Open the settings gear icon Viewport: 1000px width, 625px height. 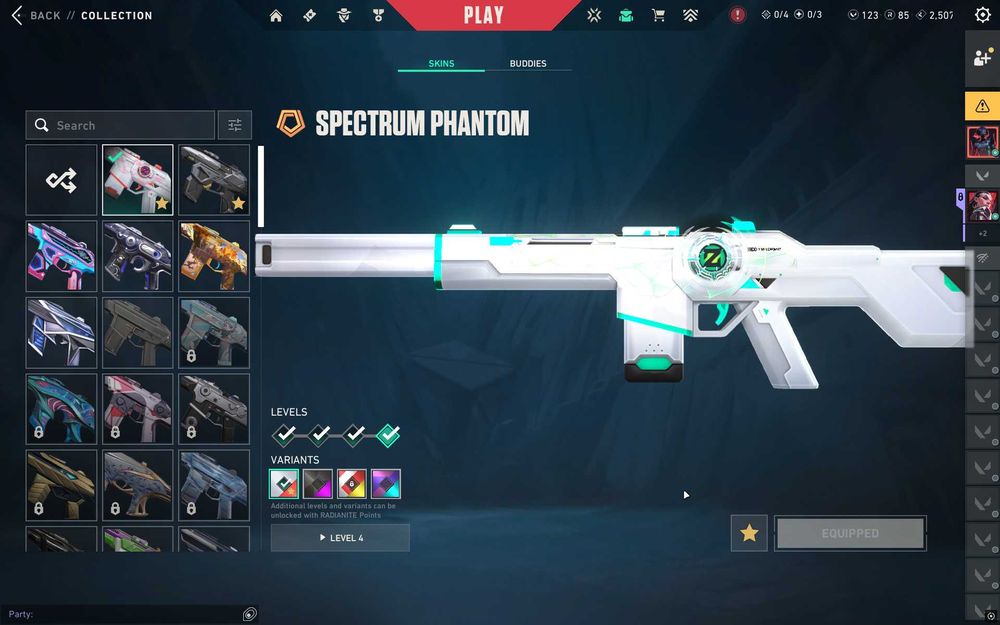coord(982,15)
